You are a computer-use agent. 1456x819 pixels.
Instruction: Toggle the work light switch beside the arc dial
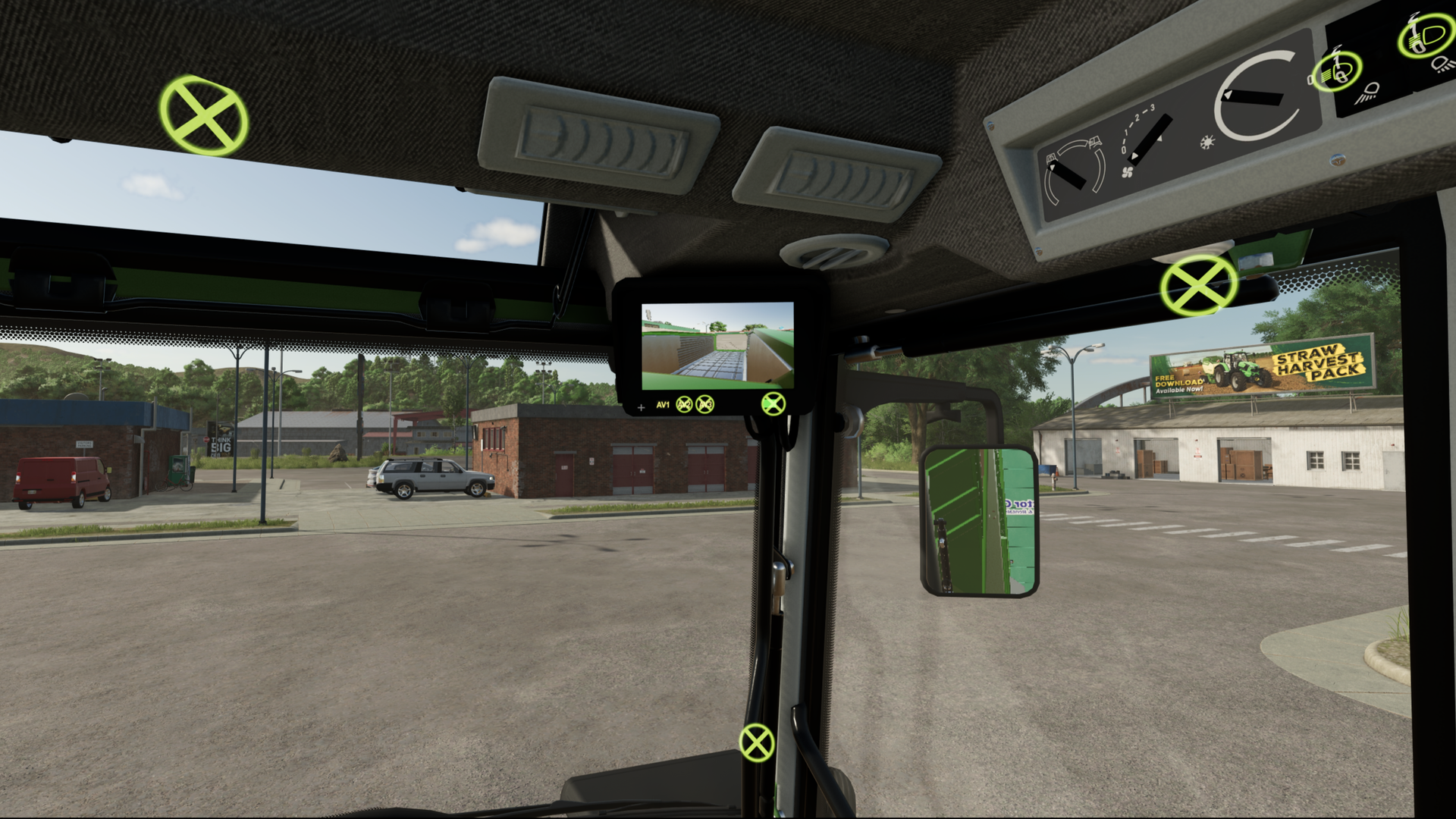[x=1336, y=71]
